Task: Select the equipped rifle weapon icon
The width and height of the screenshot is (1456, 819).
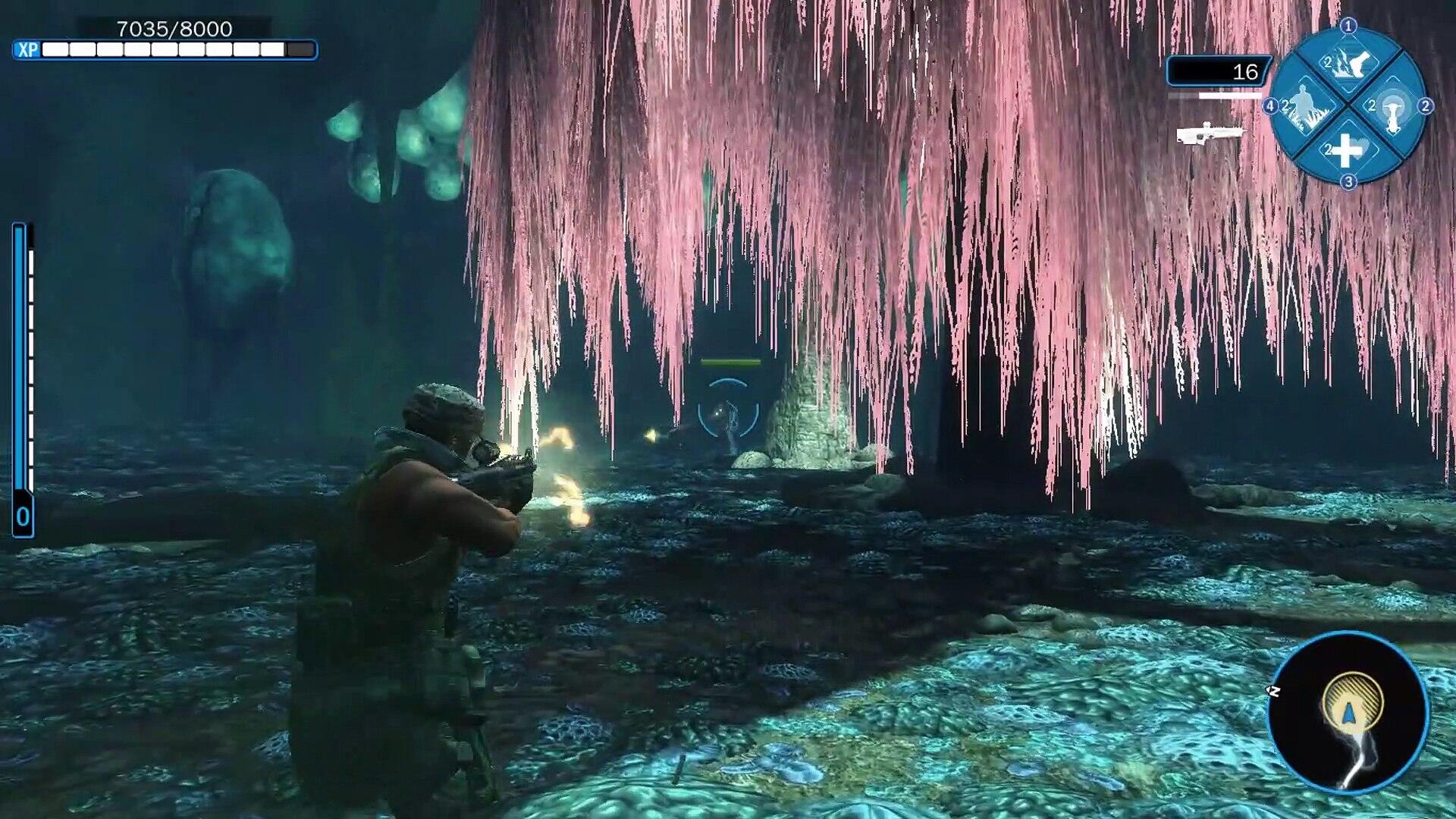Action: click(1210, 134)
